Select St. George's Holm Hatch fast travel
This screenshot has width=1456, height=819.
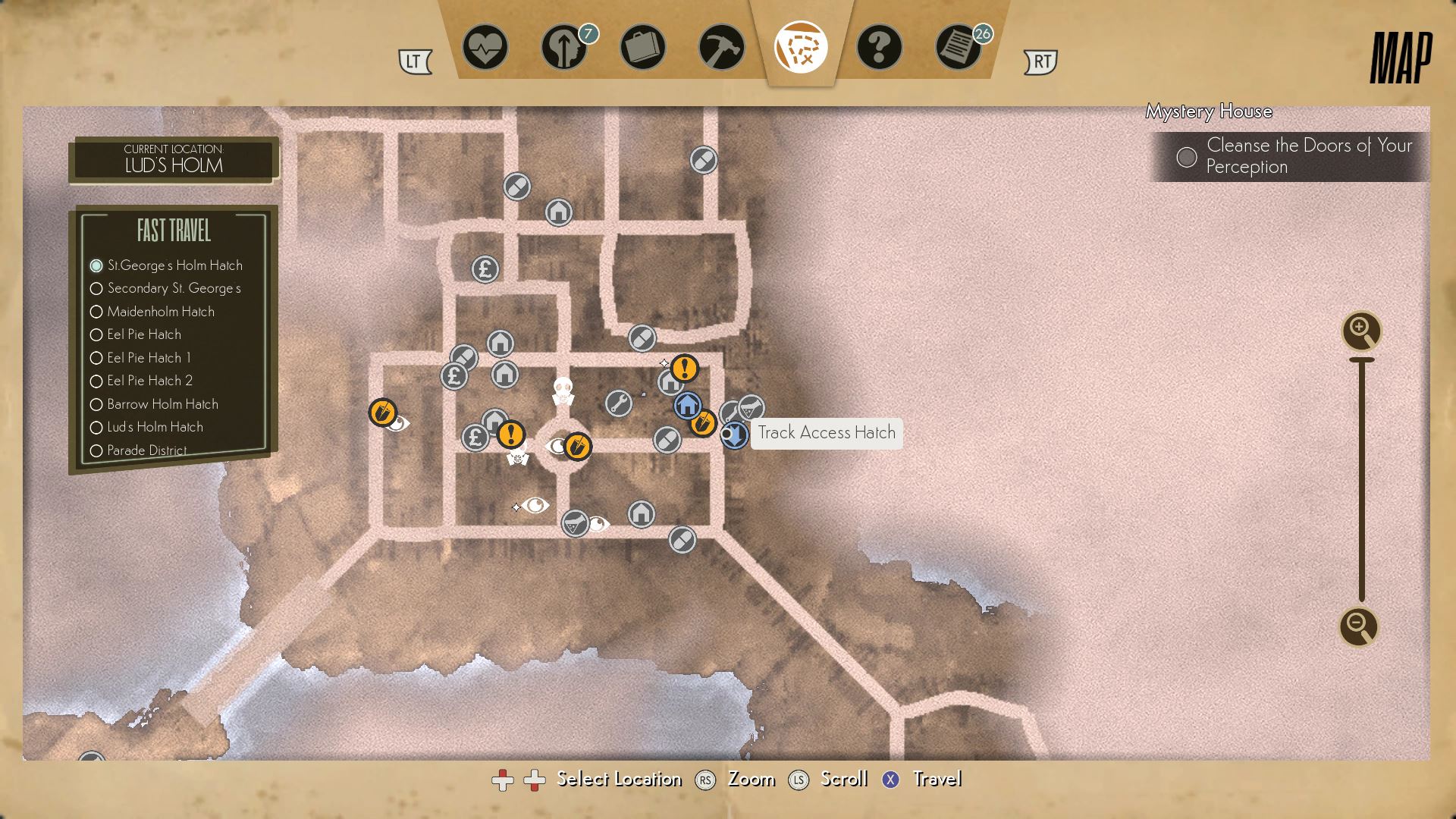point(174,265)
